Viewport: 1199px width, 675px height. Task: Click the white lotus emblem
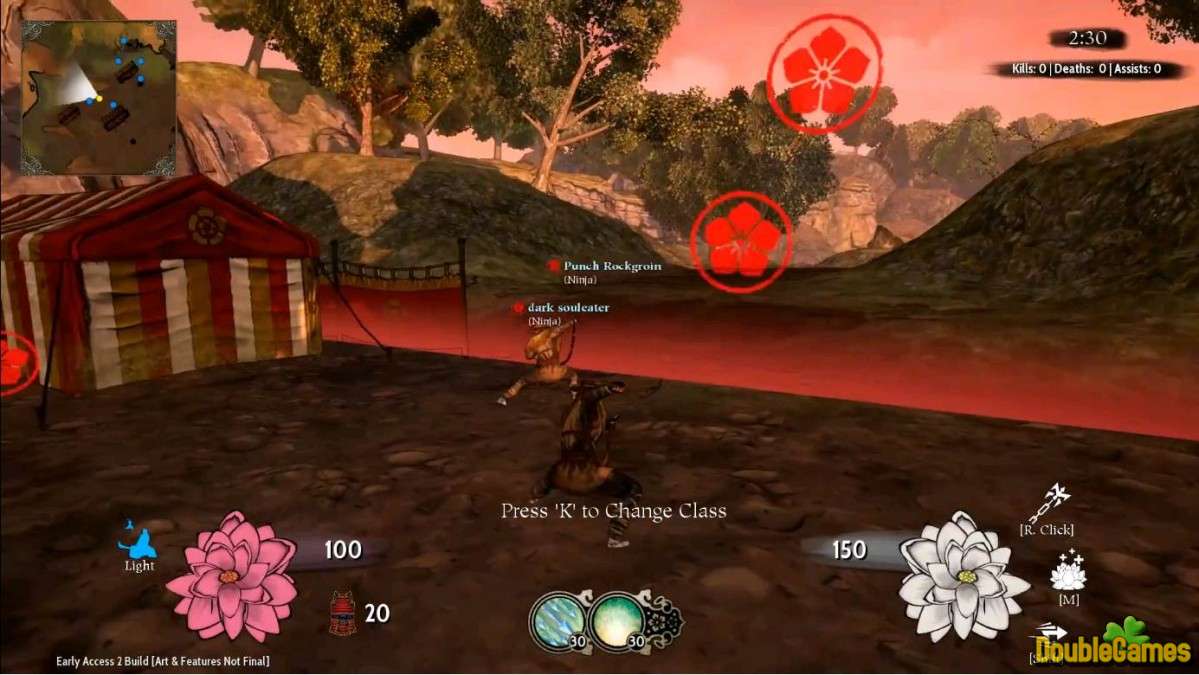click(962, 577)
